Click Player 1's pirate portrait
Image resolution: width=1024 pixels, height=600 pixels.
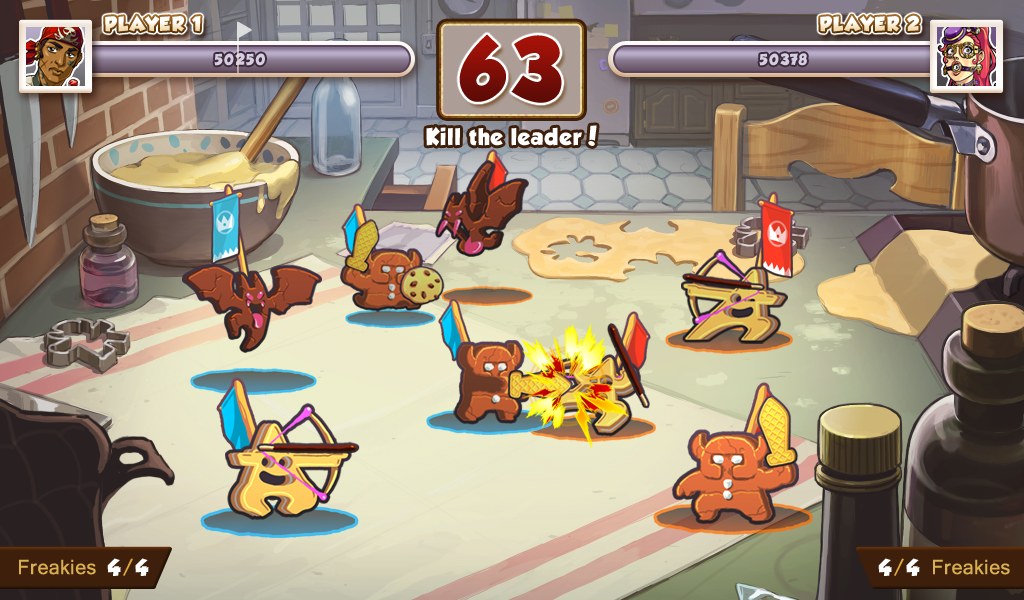pyautogui.click(x=55, y=56)
